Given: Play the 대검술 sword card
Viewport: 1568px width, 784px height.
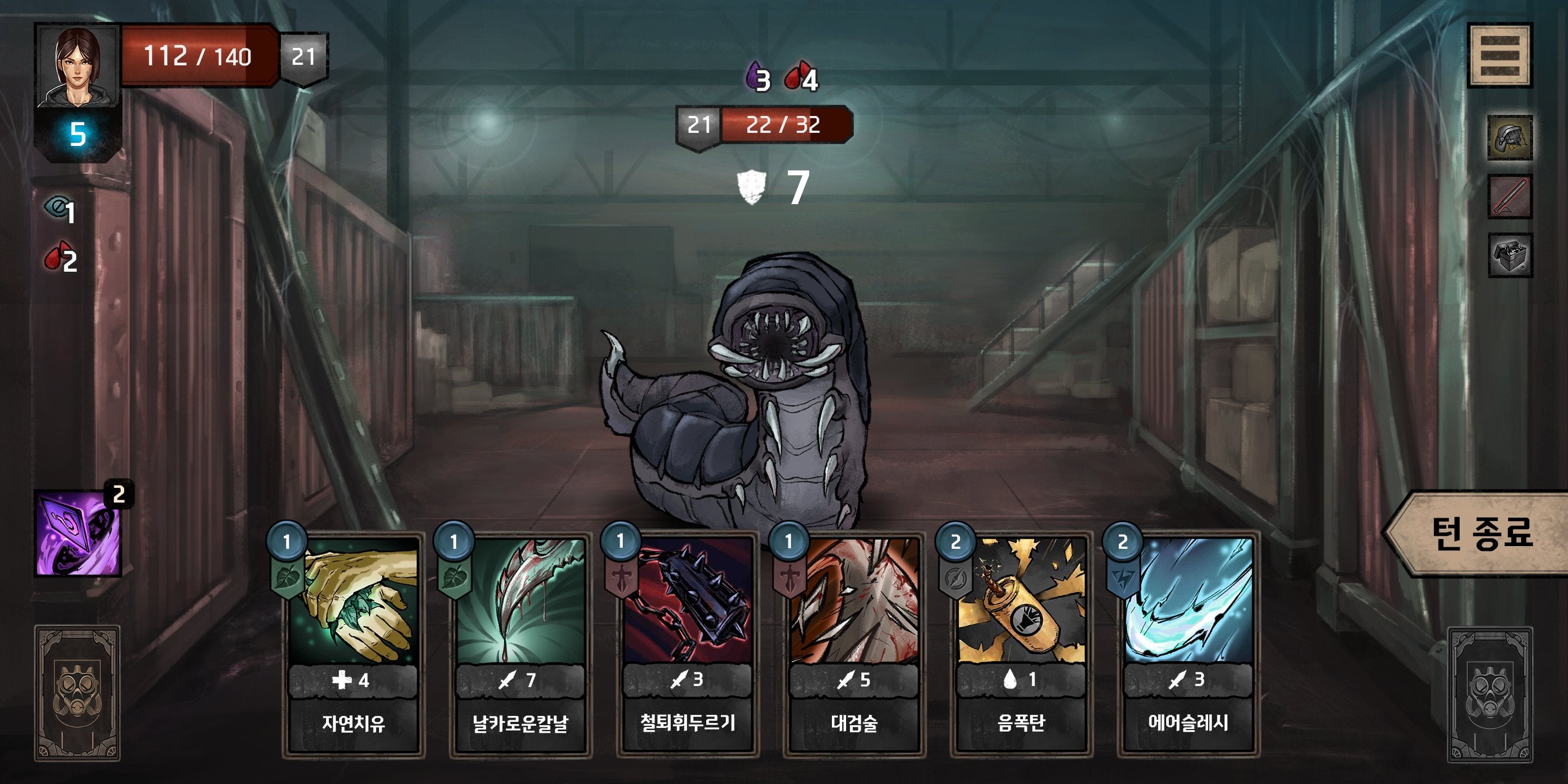Looking at the screenshot, I should (854, 645).
